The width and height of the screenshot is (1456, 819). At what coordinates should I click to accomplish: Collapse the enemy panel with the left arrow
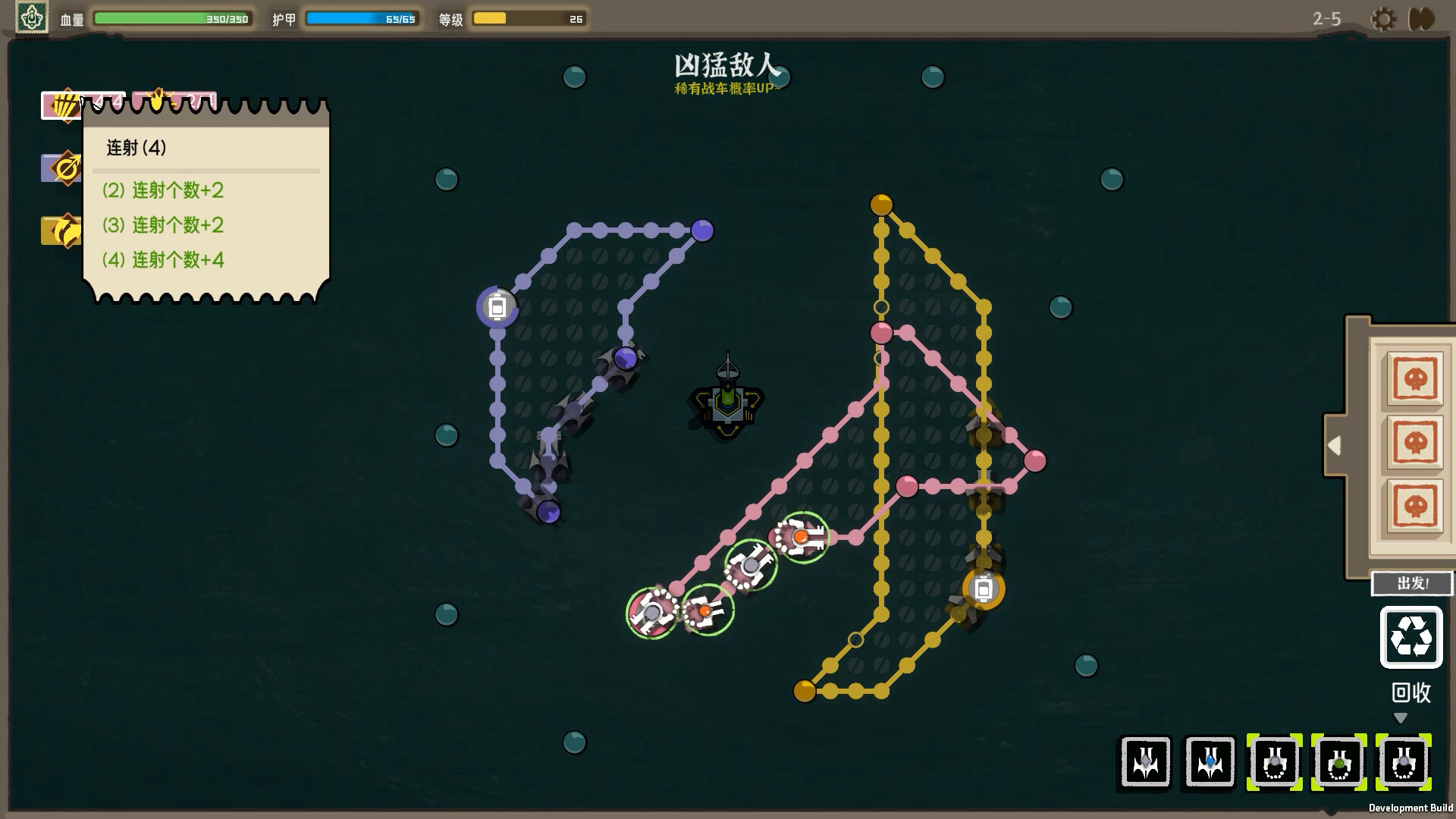tap(1336, 446)
